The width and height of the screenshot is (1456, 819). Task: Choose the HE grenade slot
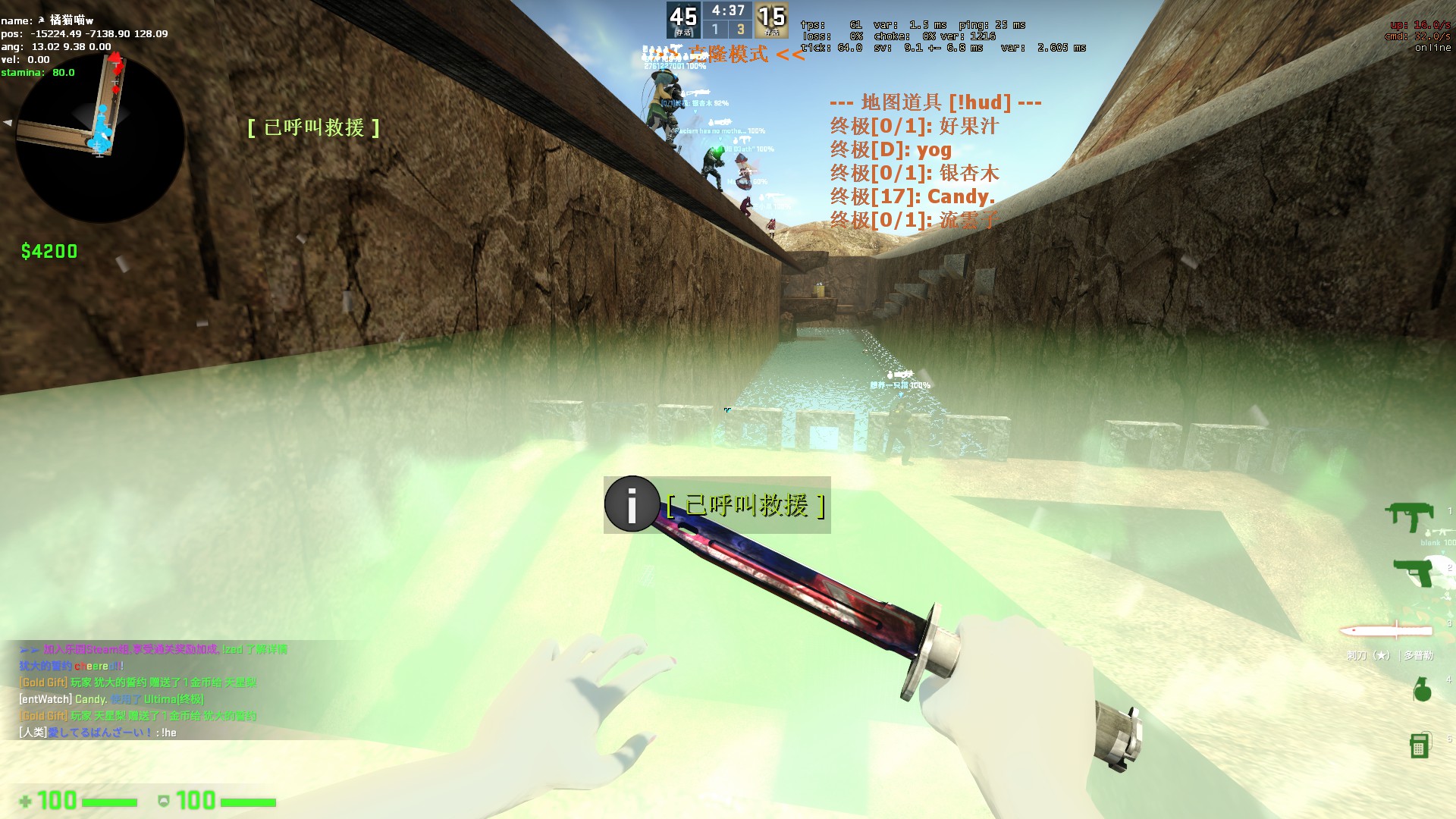pyautogui.click(x=1422, y=689)
